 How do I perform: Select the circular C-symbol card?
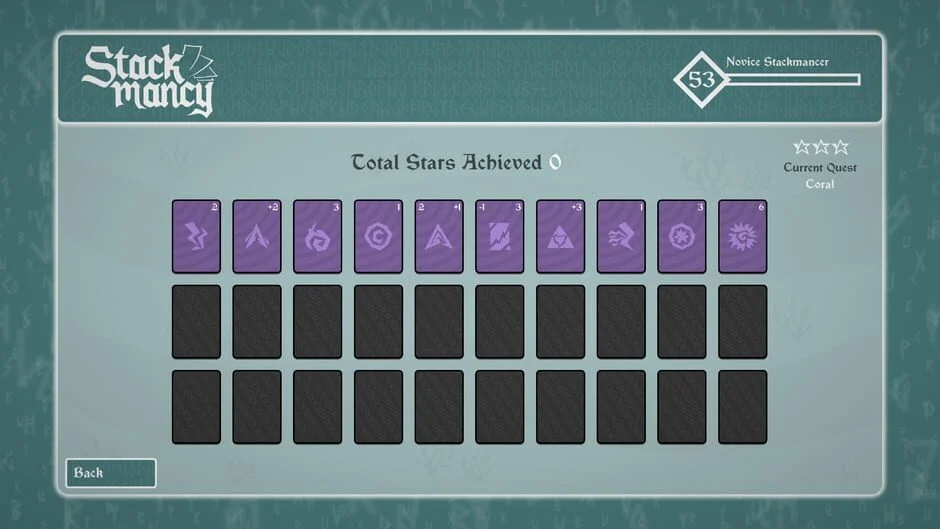coord(379,236)
